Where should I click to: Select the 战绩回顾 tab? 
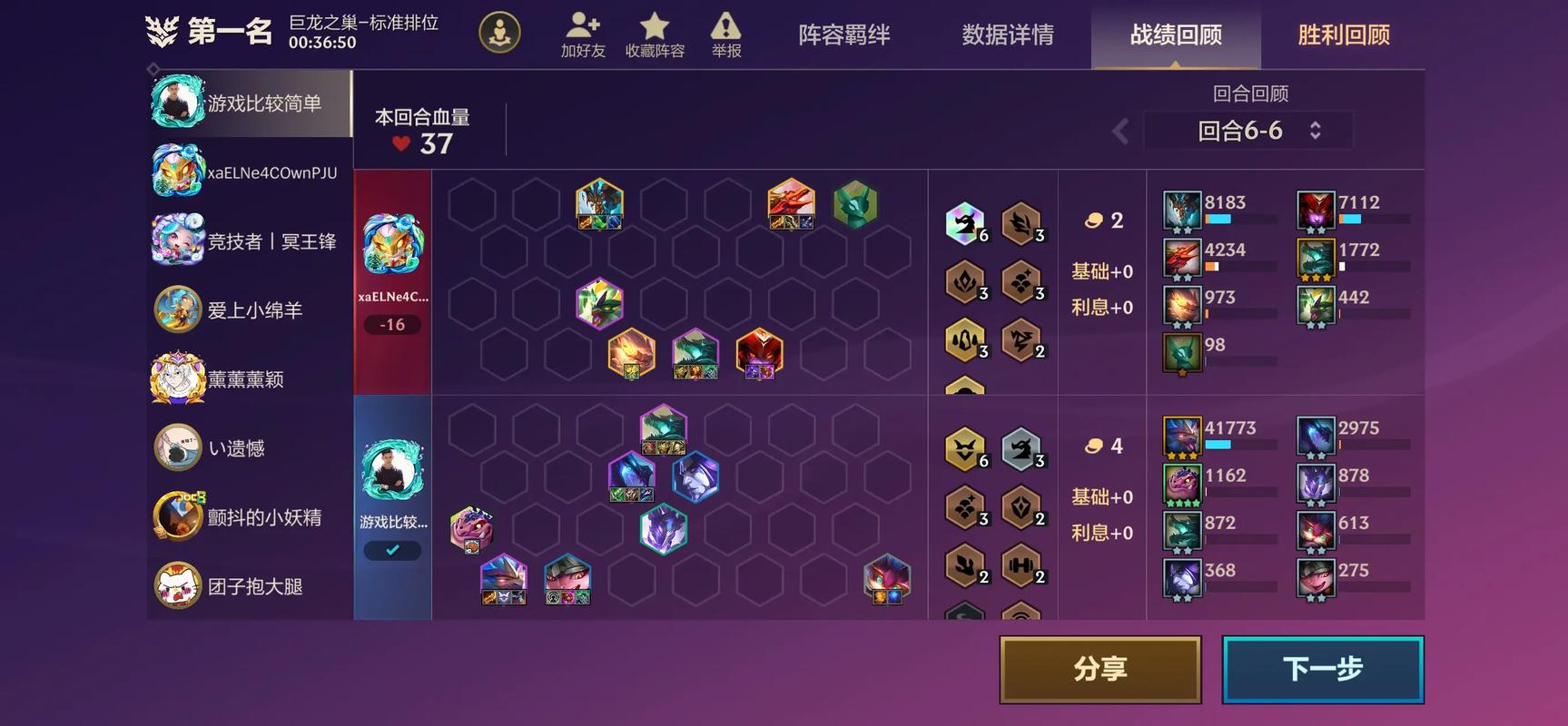[1176, 35]
